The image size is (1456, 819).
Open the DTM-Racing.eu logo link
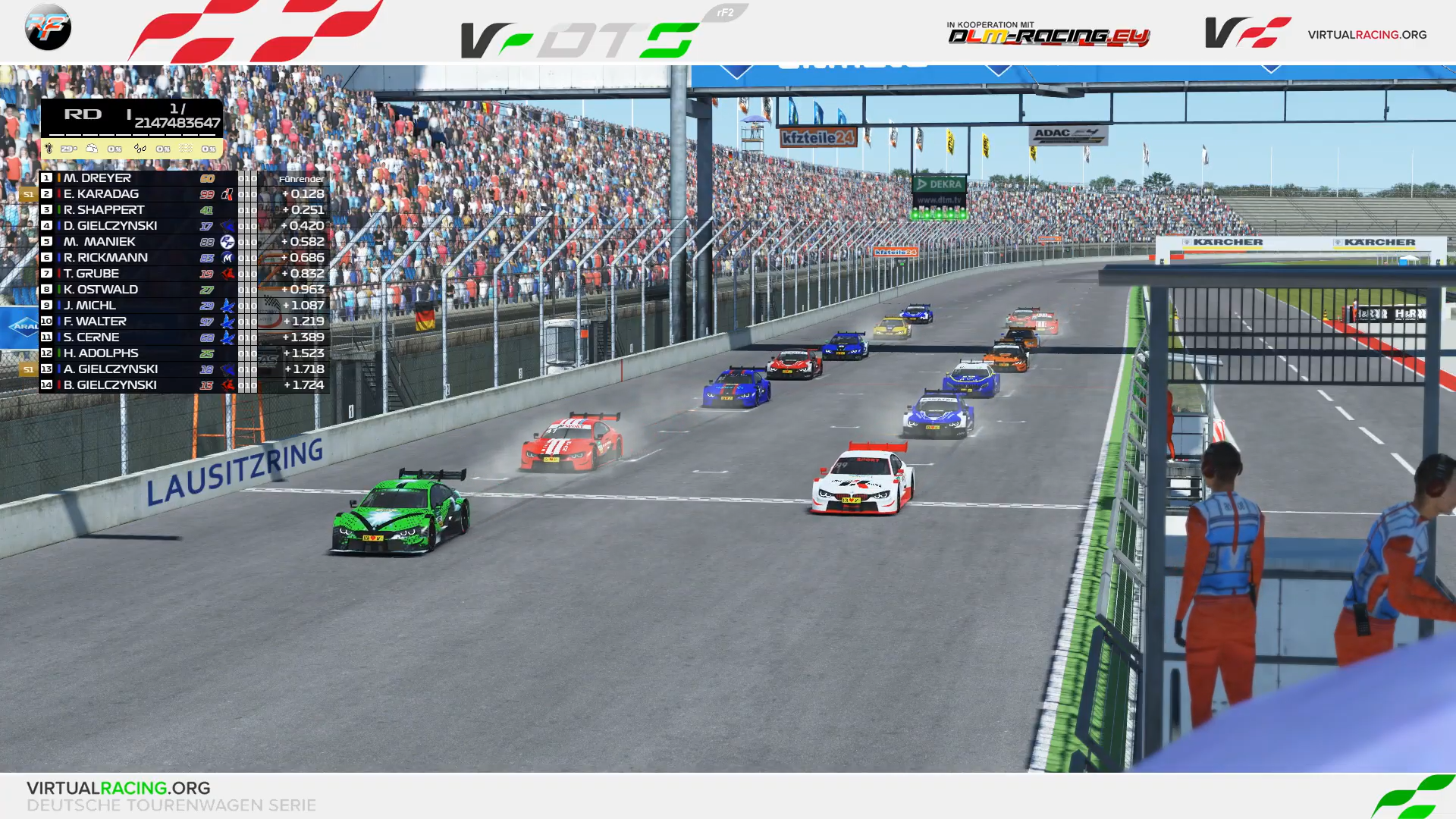click(1048, 34)
